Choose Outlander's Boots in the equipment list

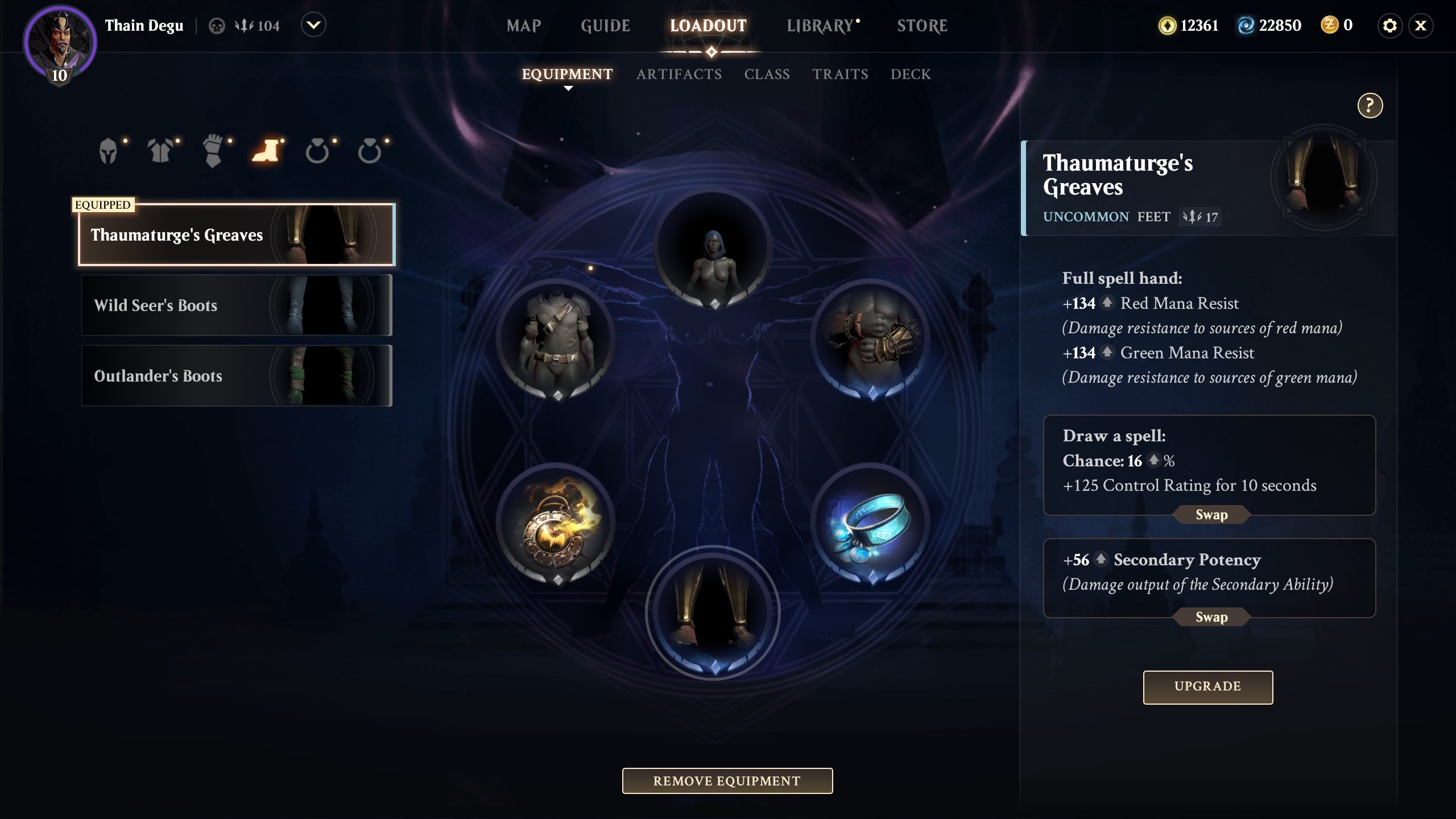[x=237, y=376]
